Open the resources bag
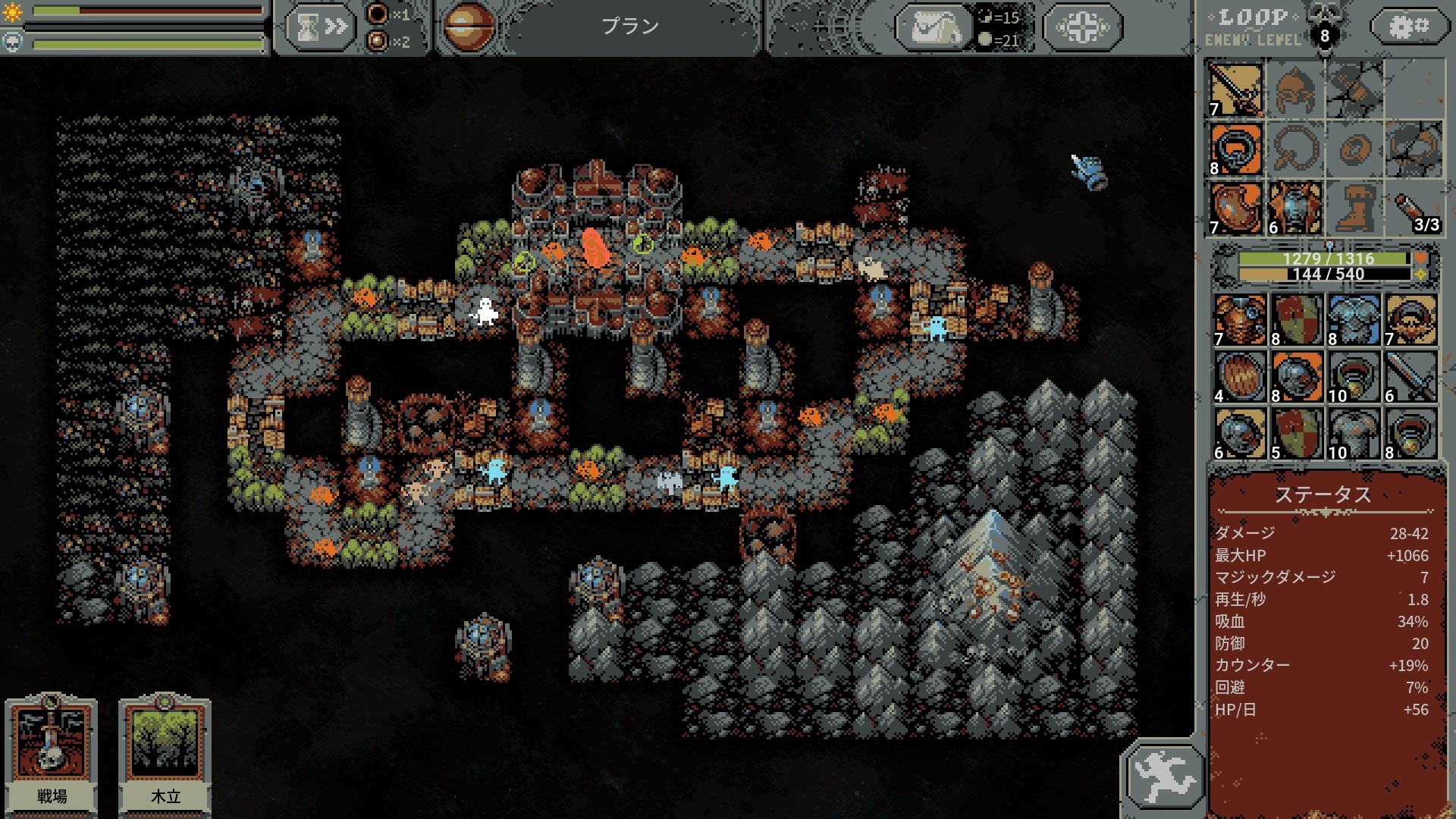 935,28
